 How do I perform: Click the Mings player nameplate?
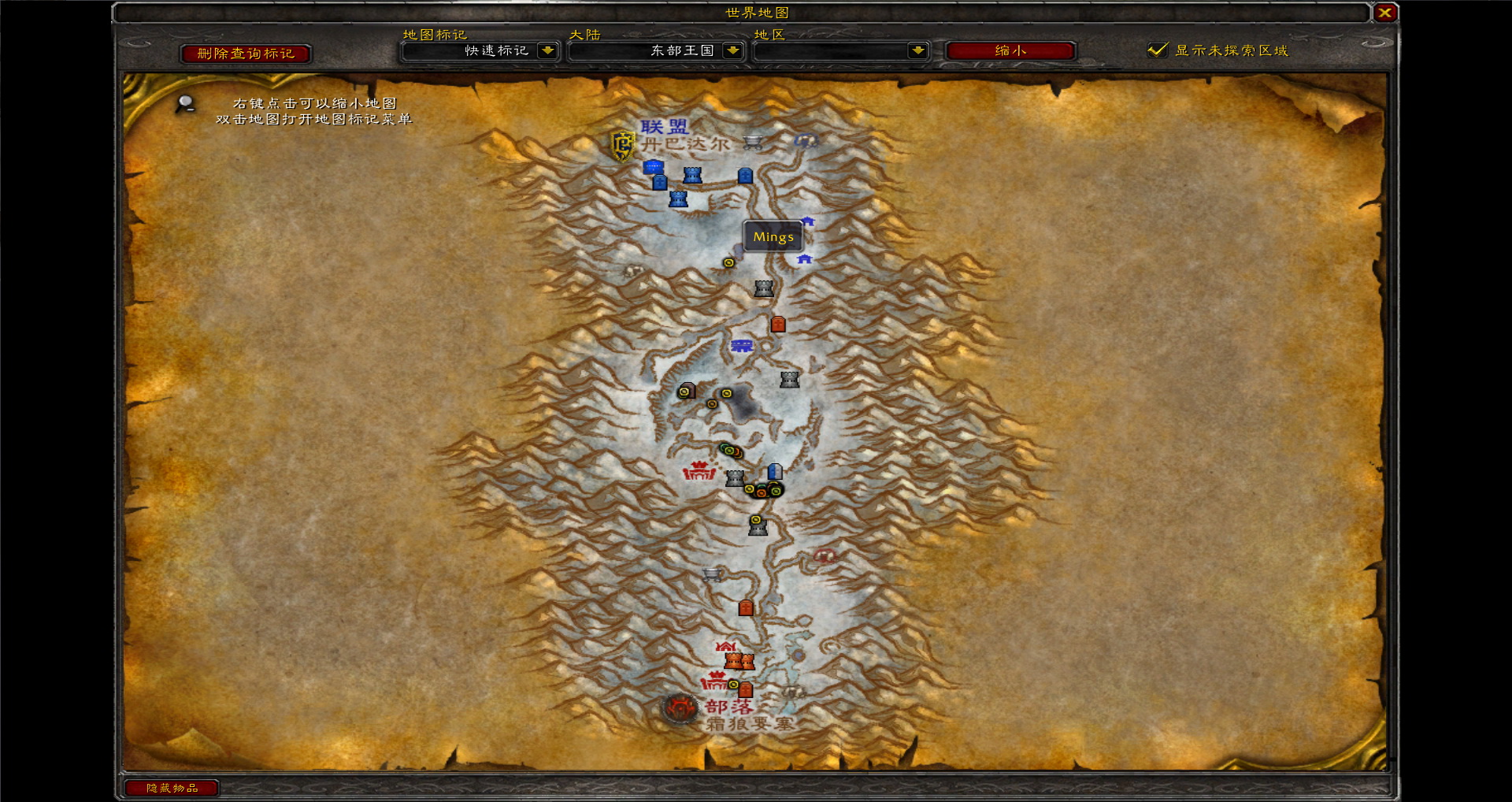click(773, 236)
